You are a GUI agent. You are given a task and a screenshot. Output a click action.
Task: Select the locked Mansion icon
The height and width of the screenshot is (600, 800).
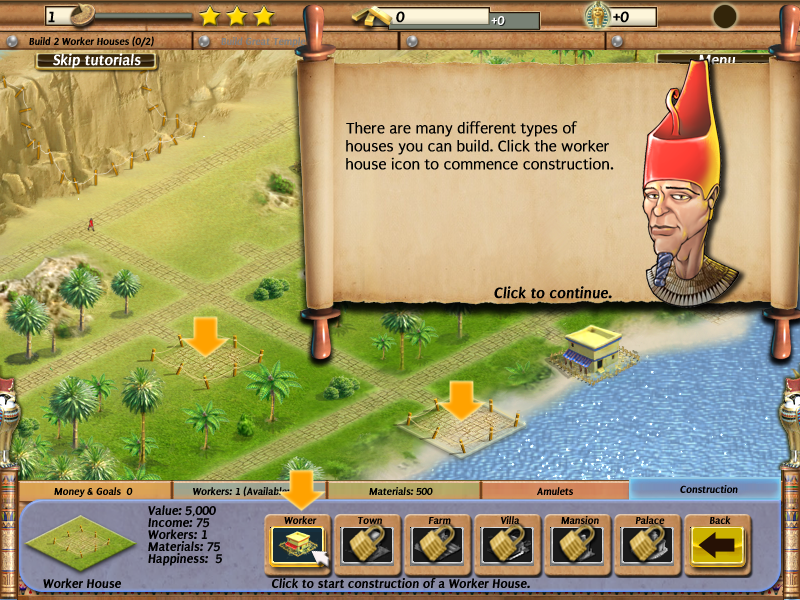pyautogui.click(x=580, y=545)
